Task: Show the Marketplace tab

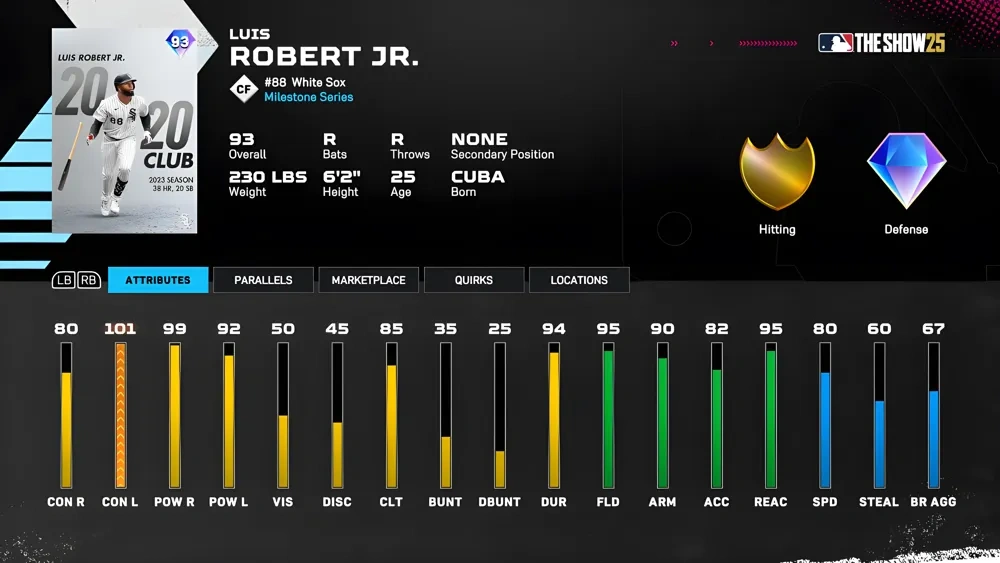Action: [x=368, y=280]
